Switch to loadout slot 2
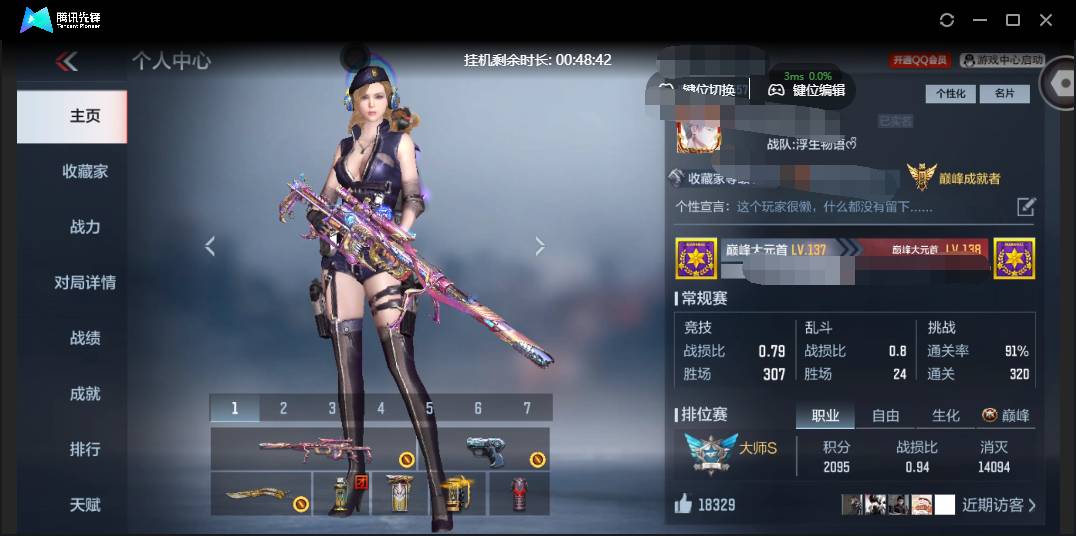The width and height of the screenshot is (1076, 536). coord(283,408)
